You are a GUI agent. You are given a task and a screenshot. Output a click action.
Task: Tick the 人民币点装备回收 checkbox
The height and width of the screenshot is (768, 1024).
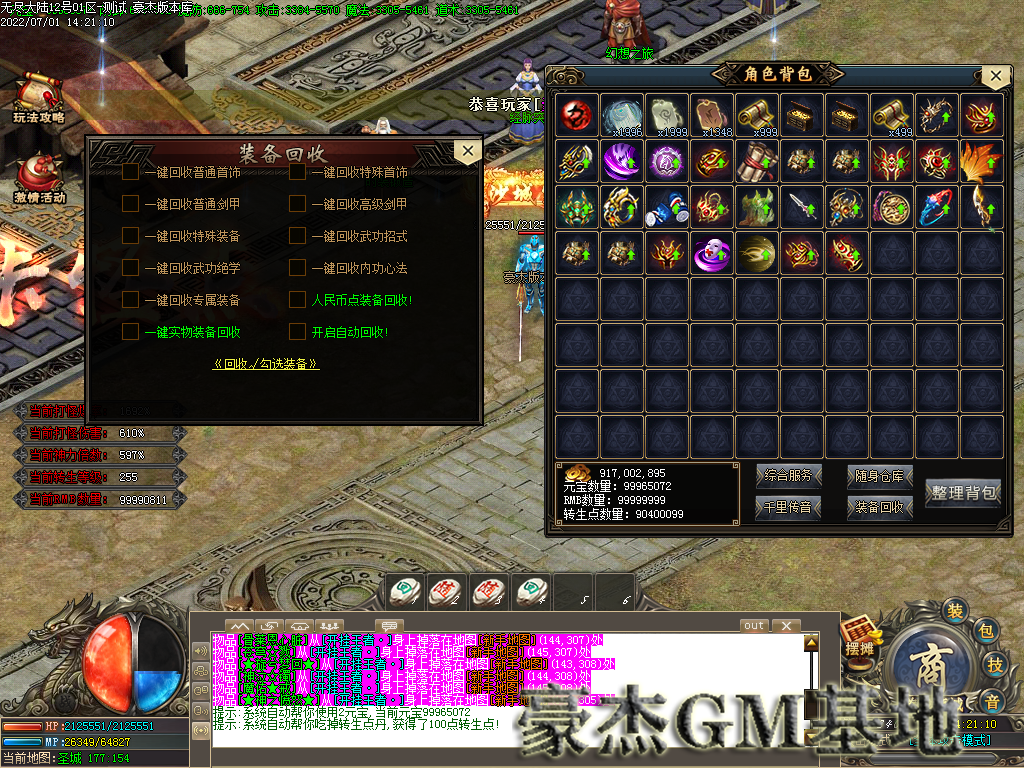coord(297,299)
